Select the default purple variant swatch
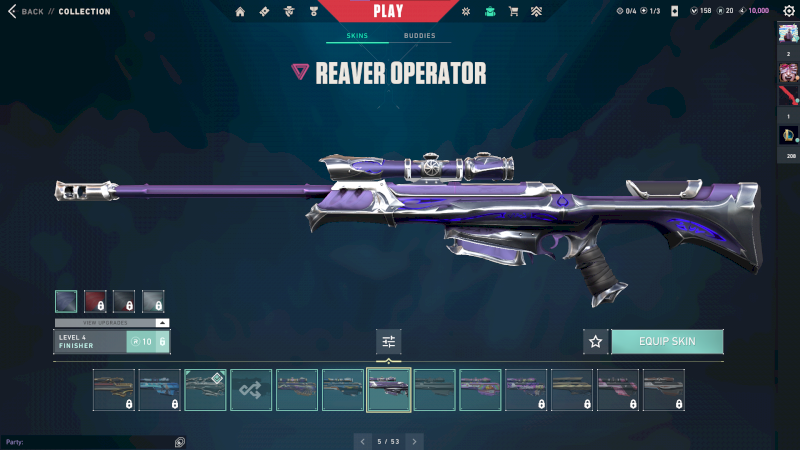The height and width of the screenshot is (450, 800). coord(66,301)
